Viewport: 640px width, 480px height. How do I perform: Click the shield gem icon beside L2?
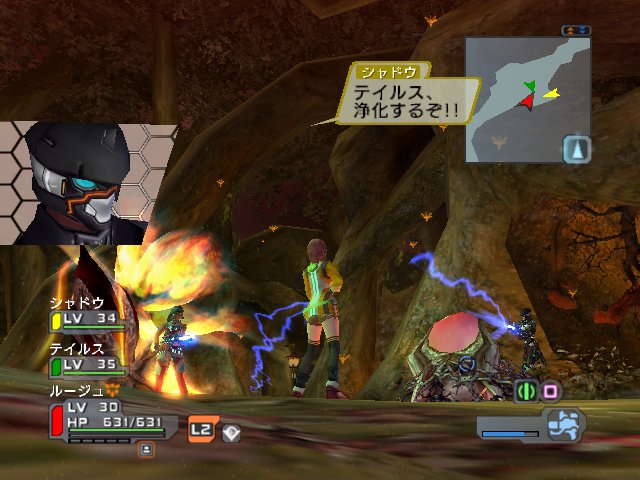point(230,432)
